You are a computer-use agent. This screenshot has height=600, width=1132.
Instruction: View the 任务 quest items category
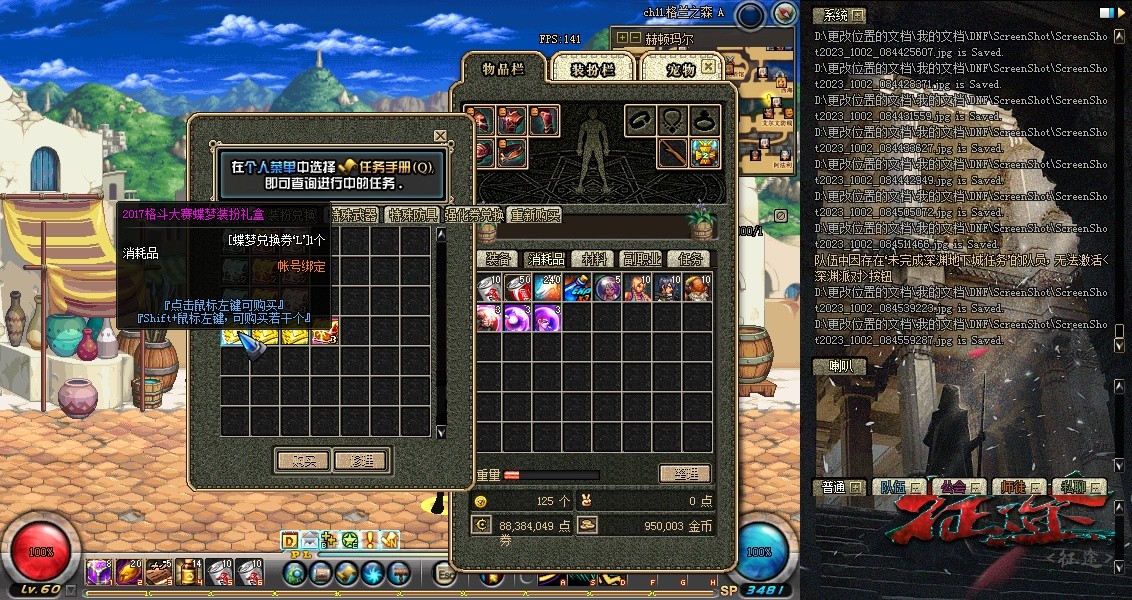tap(689, 259)
